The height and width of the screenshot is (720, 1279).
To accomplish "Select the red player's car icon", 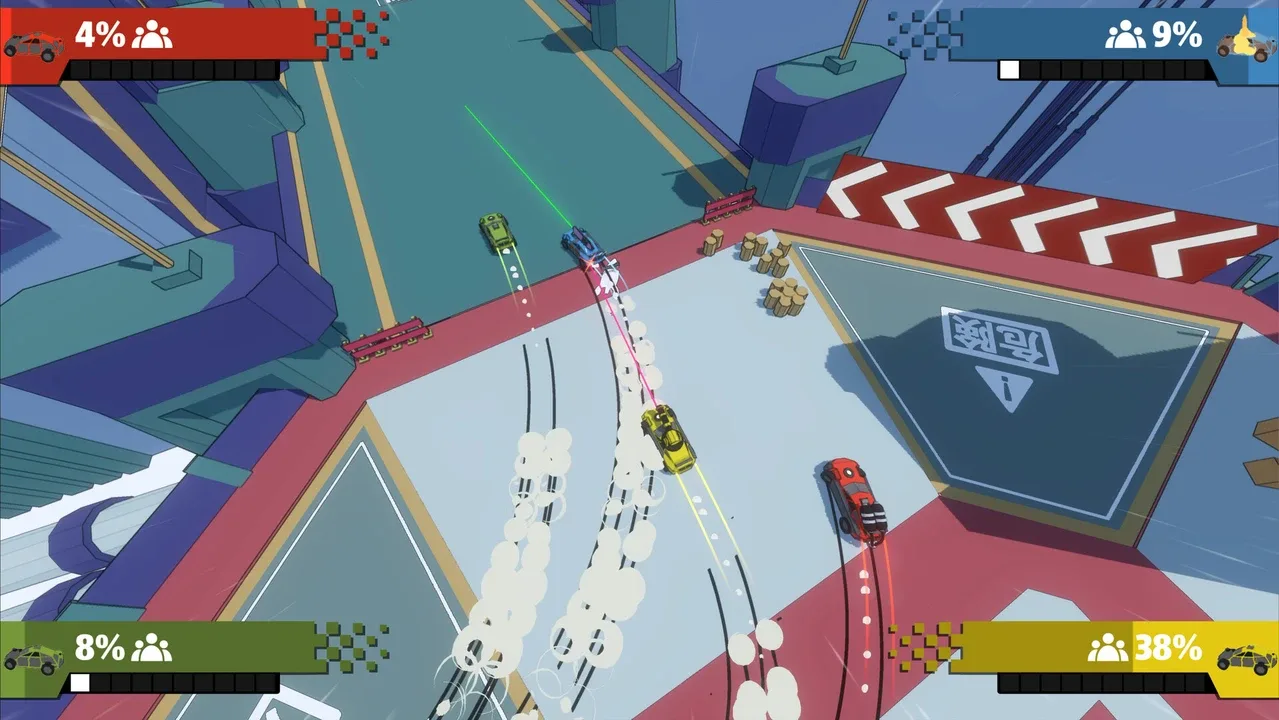I will coord(34,45).
